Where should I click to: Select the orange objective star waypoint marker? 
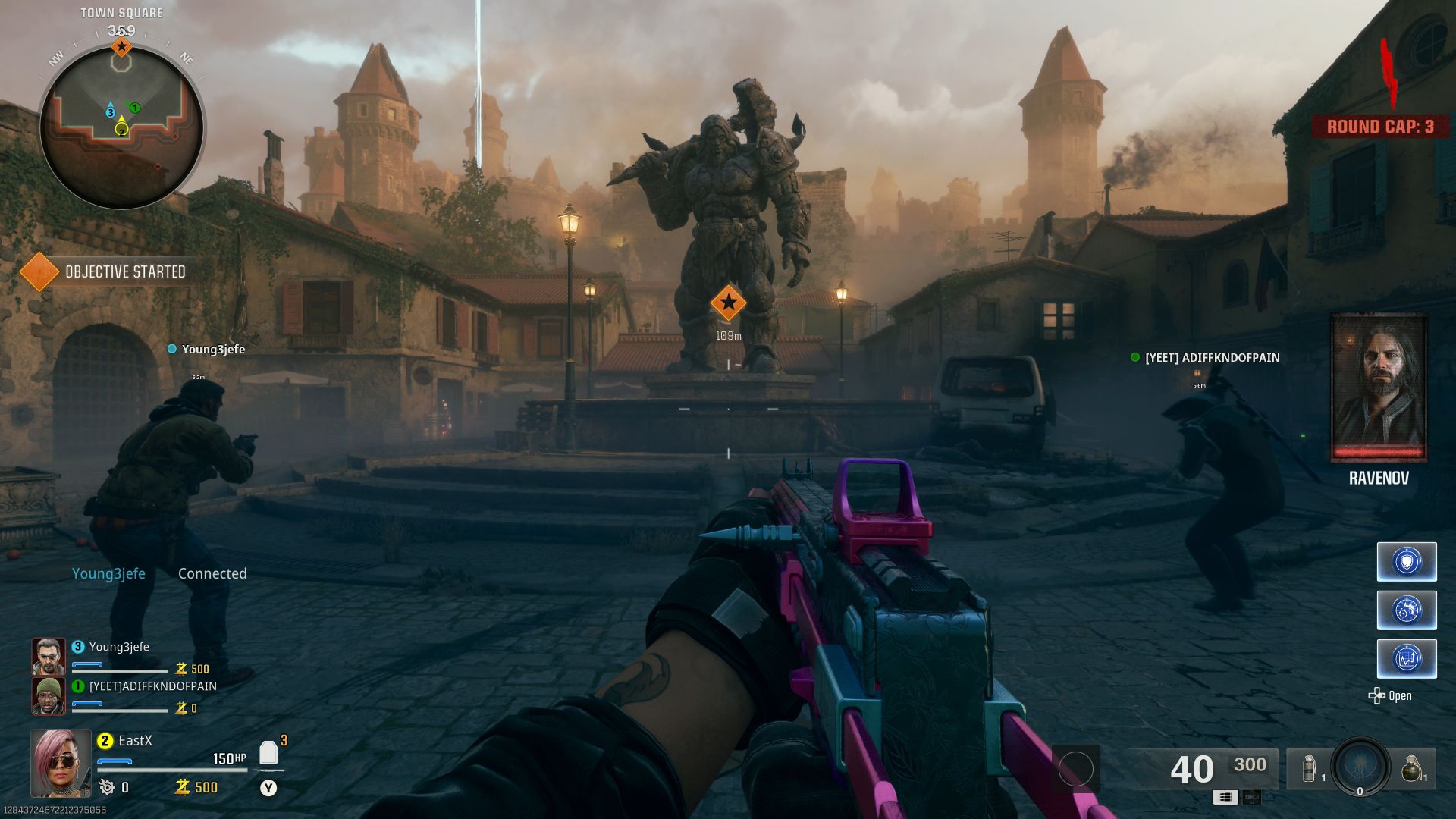[x=727, y=303]
